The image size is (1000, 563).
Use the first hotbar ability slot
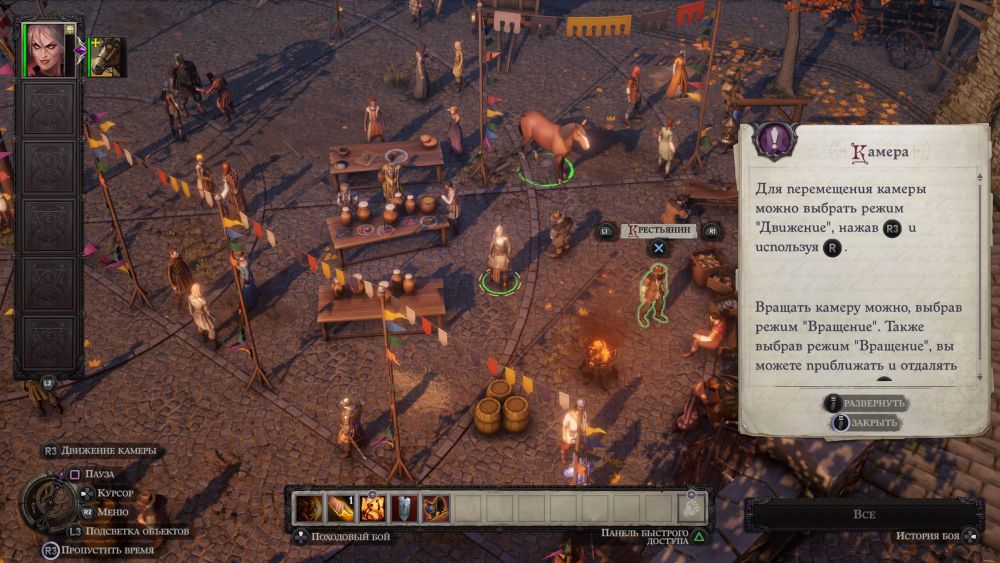click(x=309, y=508)
